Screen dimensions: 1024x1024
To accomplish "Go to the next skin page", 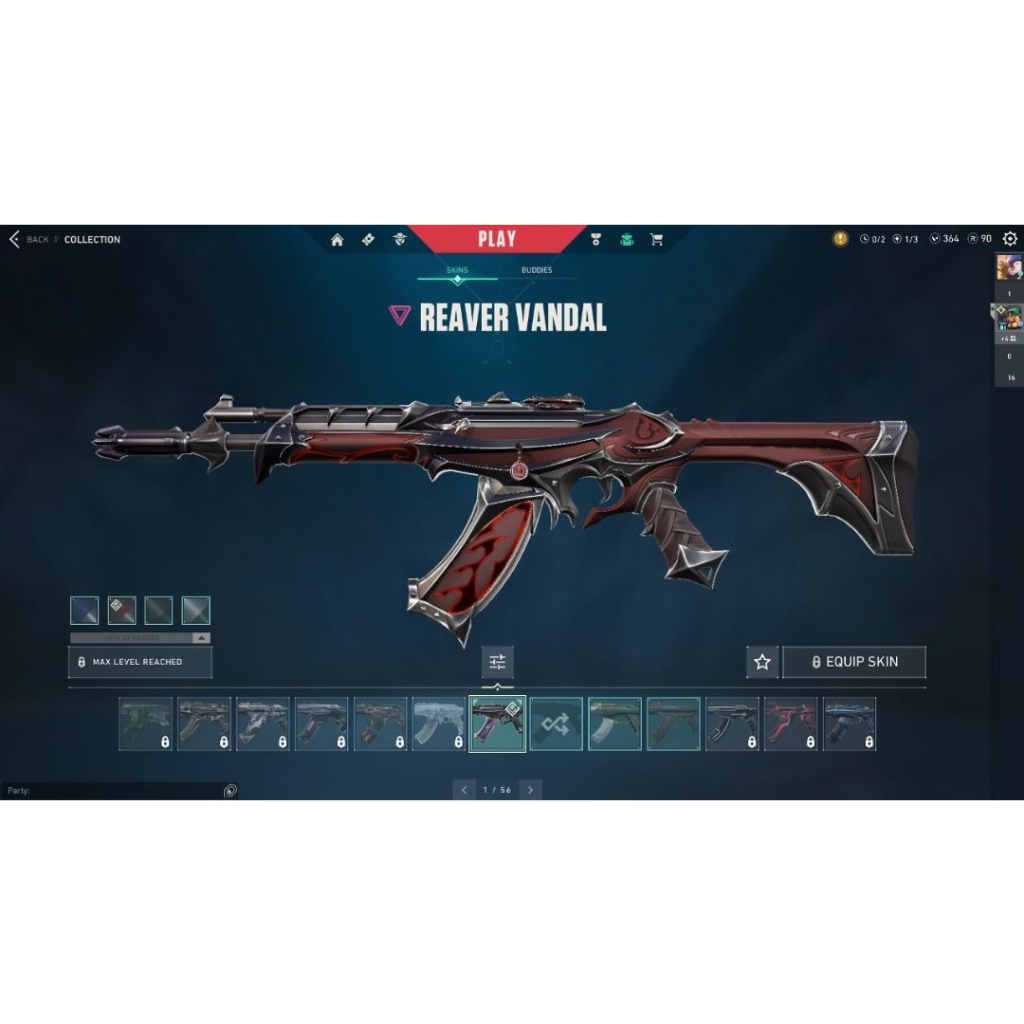I will tap(530, 790).
